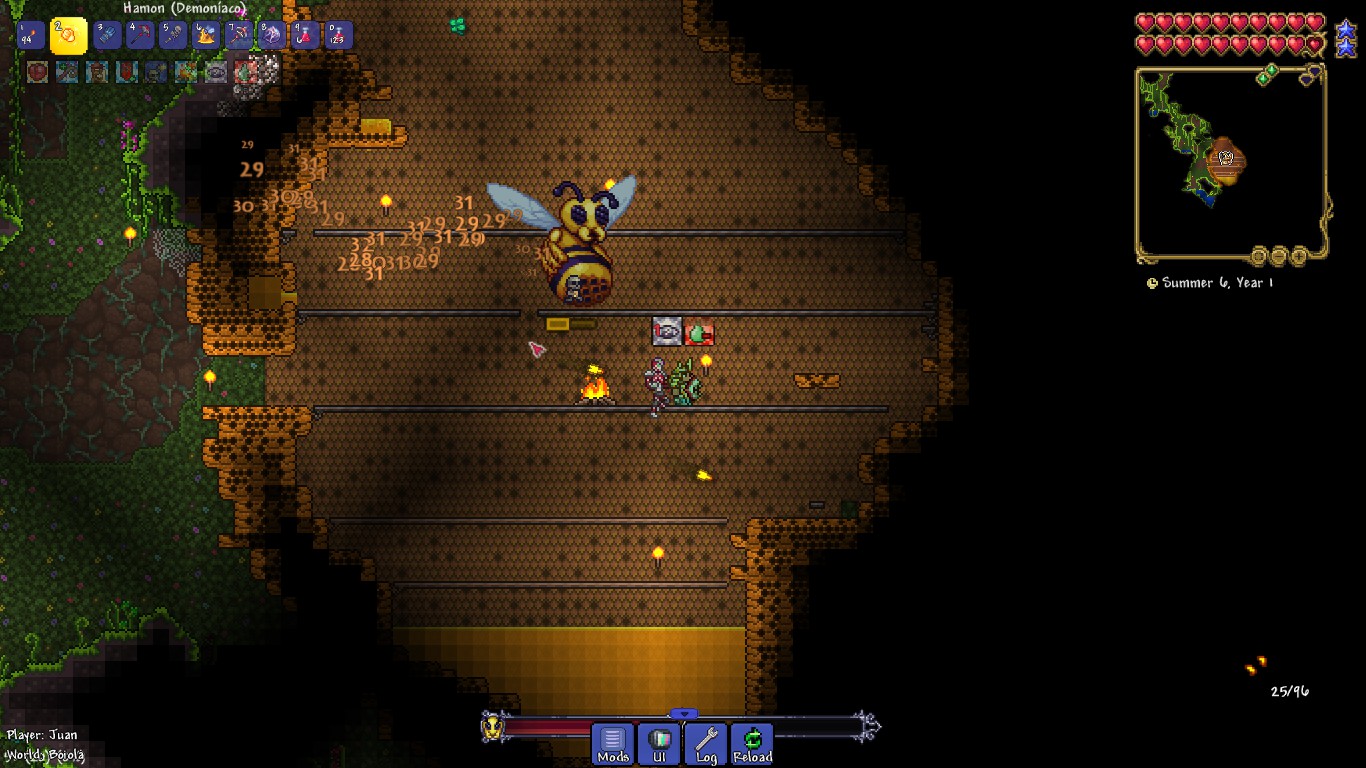Open the UI tool button
The image size is (1366, 768).
tap(660, 744)
